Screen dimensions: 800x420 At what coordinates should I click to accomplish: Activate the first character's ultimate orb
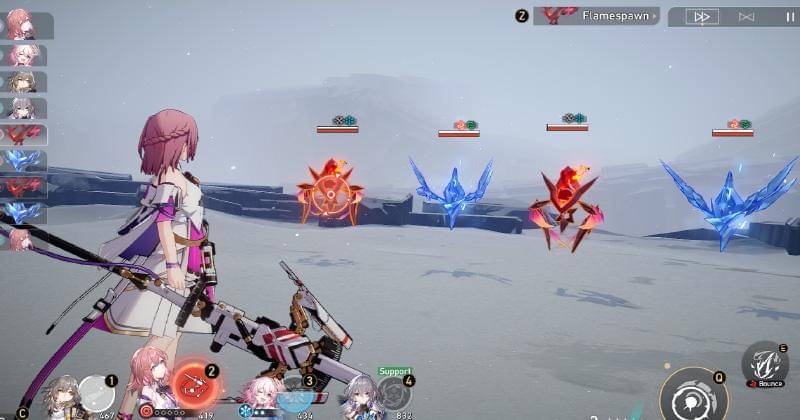point(97,392)
